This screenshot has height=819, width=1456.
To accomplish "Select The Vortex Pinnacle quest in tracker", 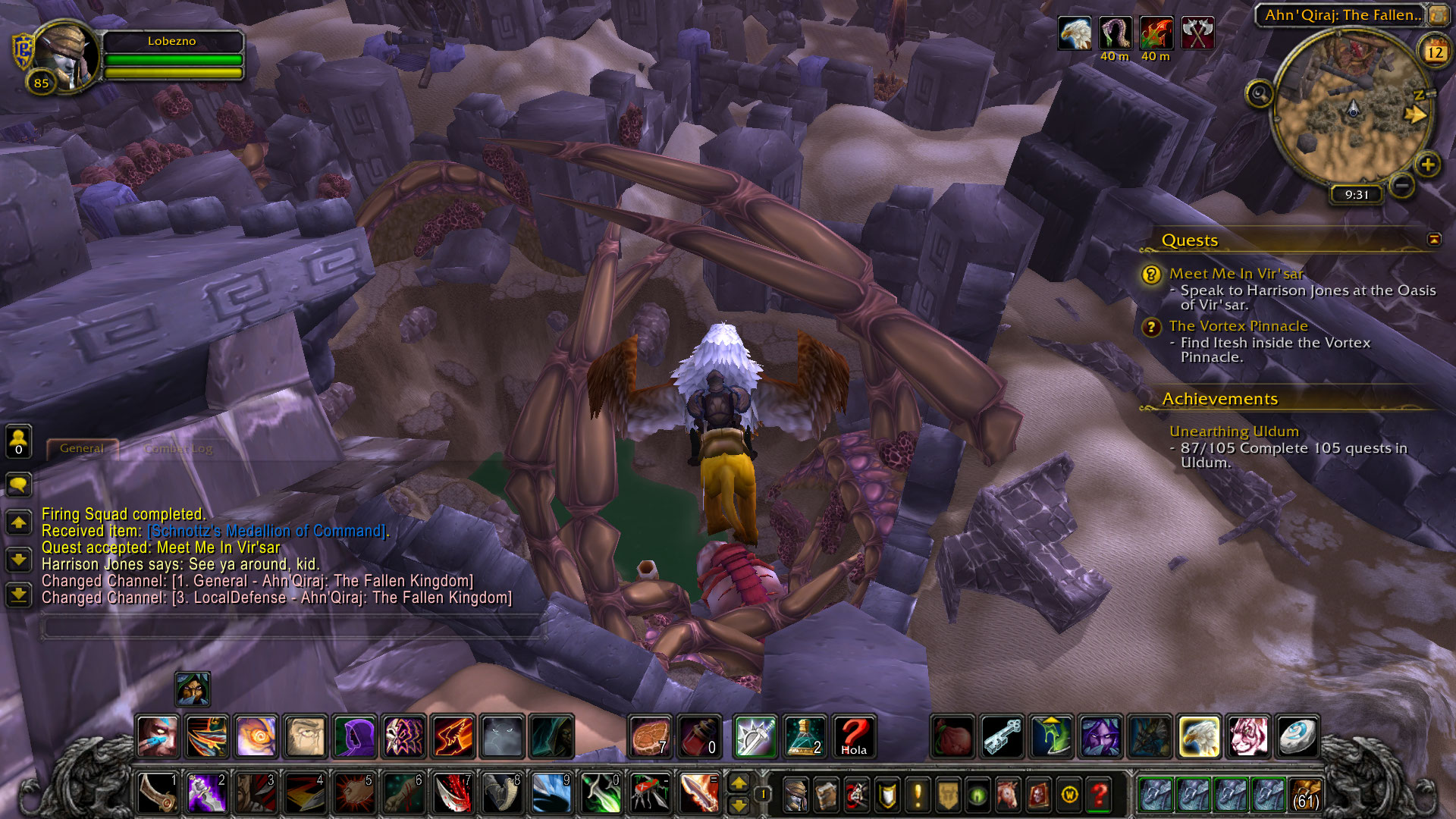I will click(x=1238, y=326).
